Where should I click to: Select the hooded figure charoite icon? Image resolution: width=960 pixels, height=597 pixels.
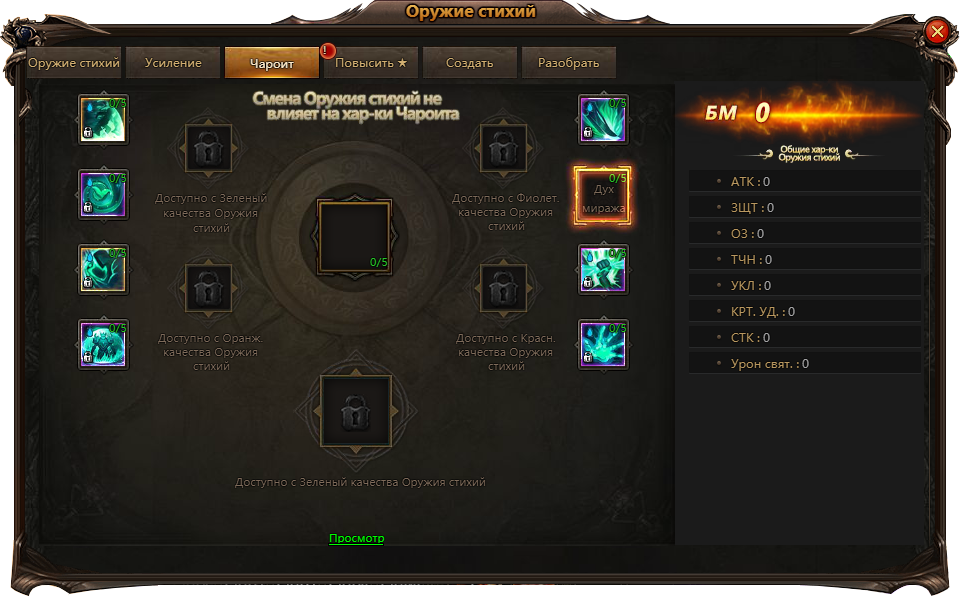[104, 269]
